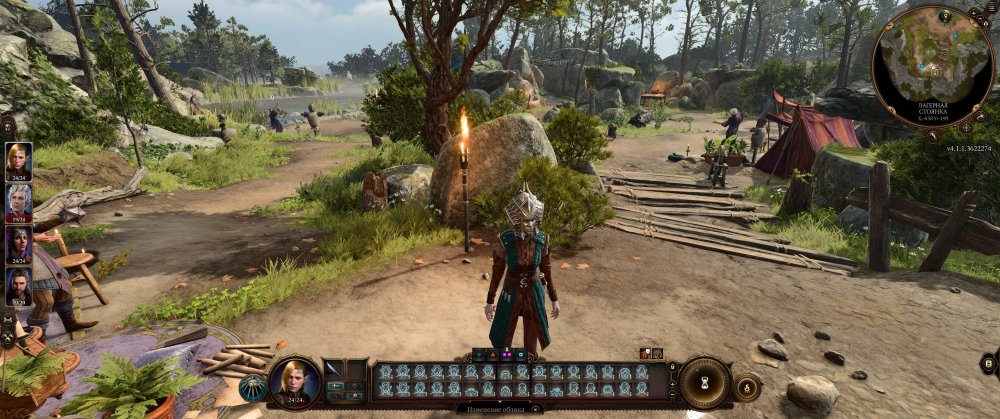Click the status effect icon above hotbar
Screen dimensions: 1000x419
point(645,353)
